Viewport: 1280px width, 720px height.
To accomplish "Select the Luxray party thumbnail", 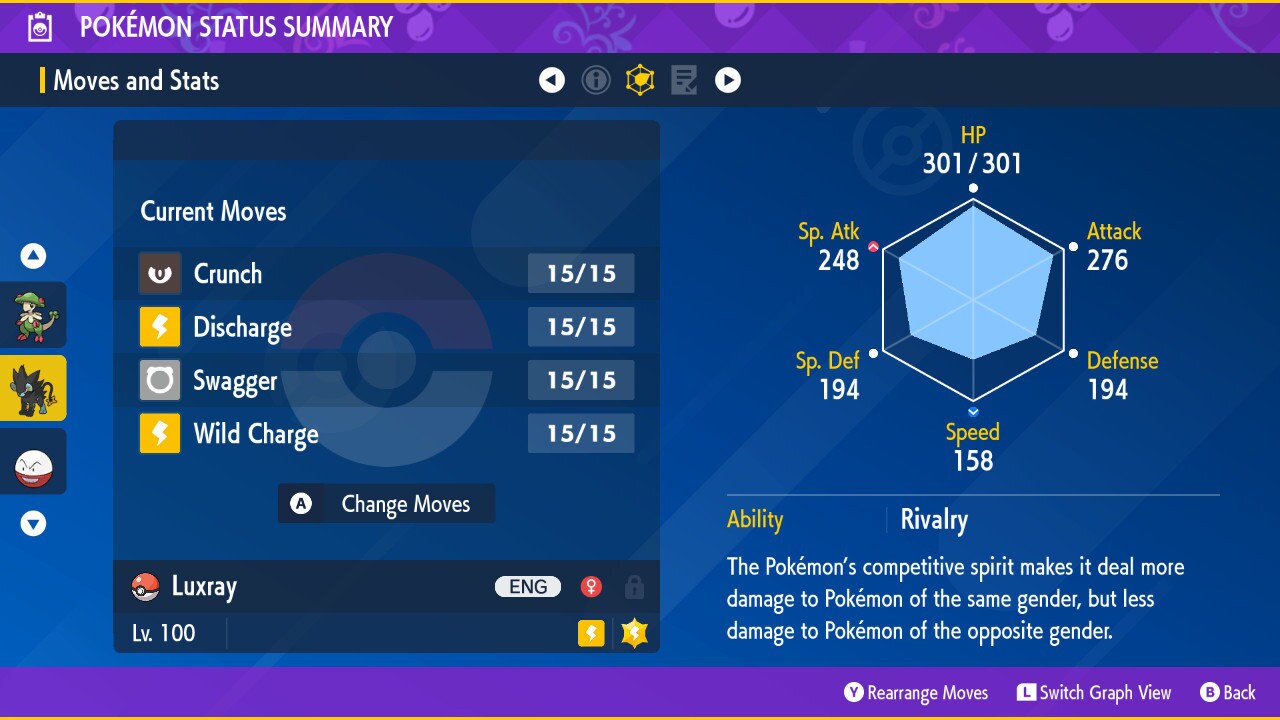I will pos(34,388).
